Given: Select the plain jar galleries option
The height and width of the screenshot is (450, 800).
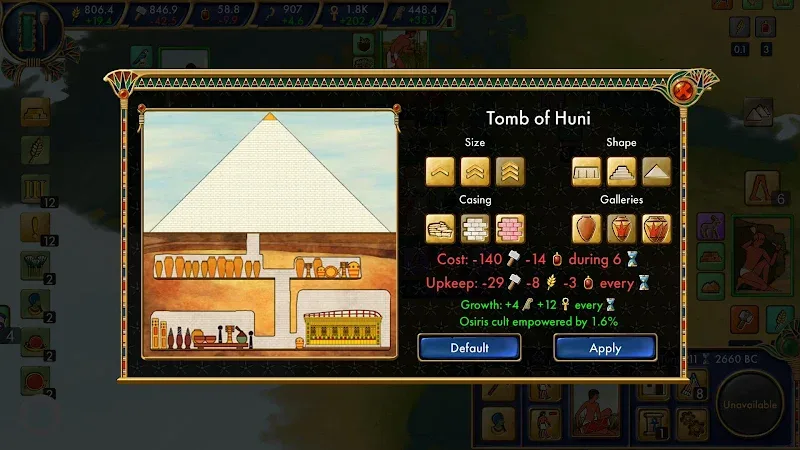Looking at the screenshot, I should pyautogui.click(x=587, y=229).
